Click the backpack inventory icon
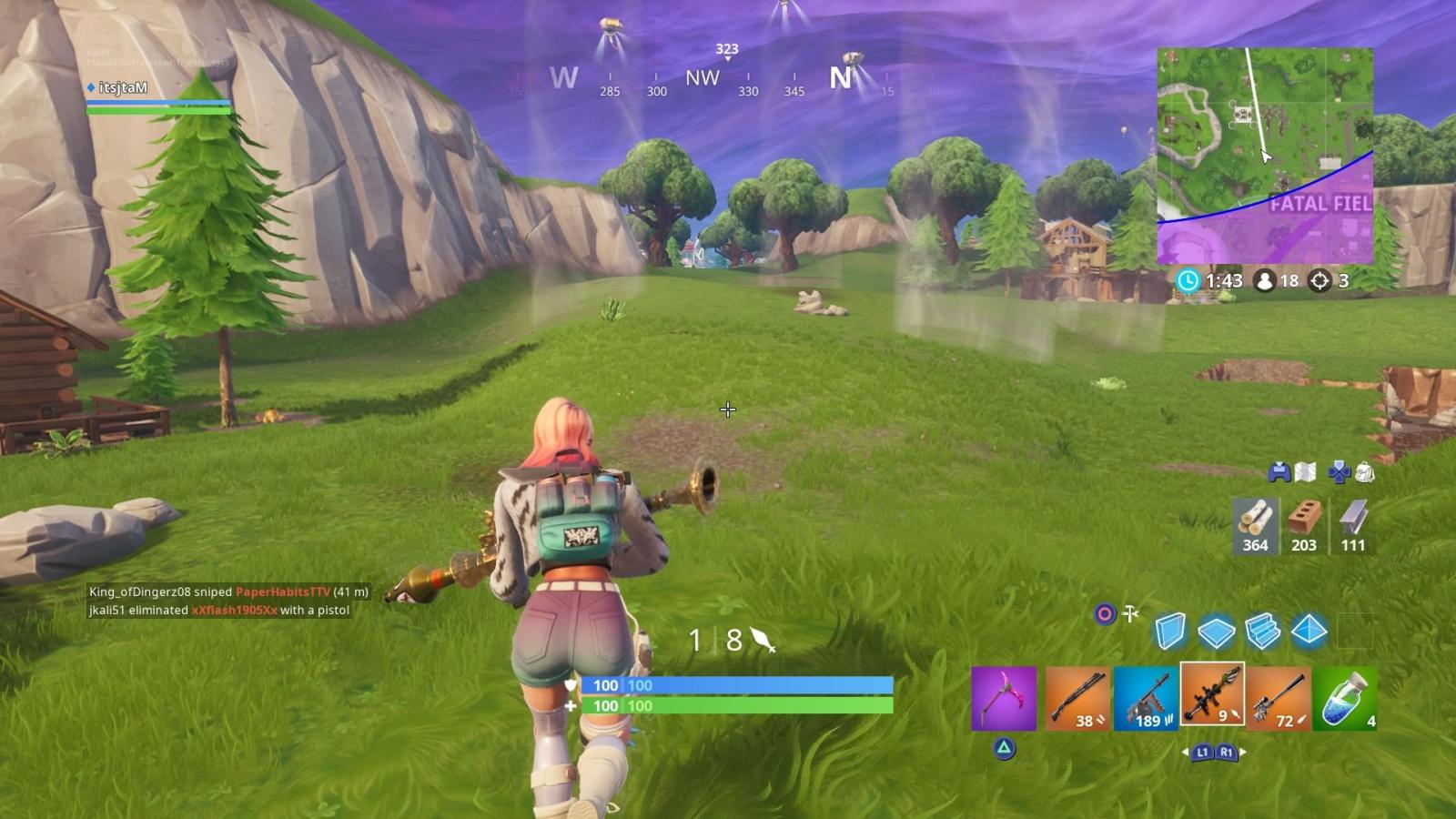The width and height of the screenshot is (1456, 819). pos(1362,470)
